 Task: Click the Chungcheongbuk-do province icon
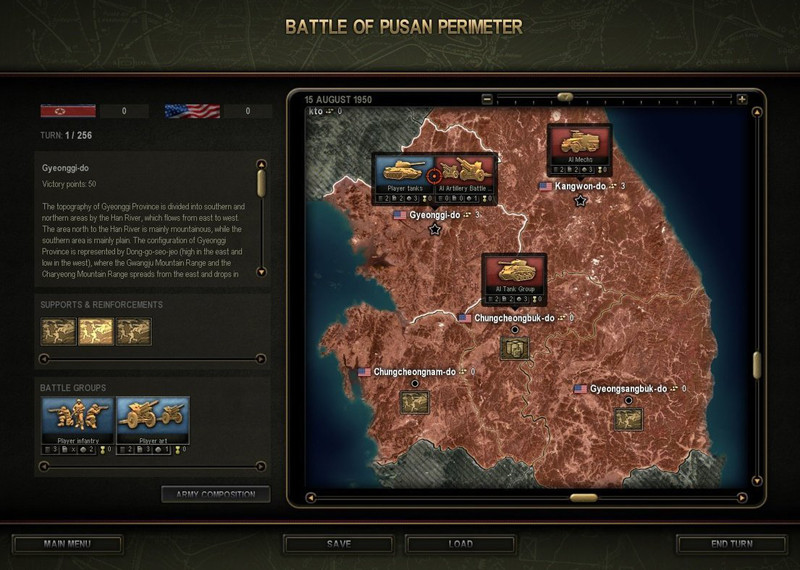pos(514,347)
